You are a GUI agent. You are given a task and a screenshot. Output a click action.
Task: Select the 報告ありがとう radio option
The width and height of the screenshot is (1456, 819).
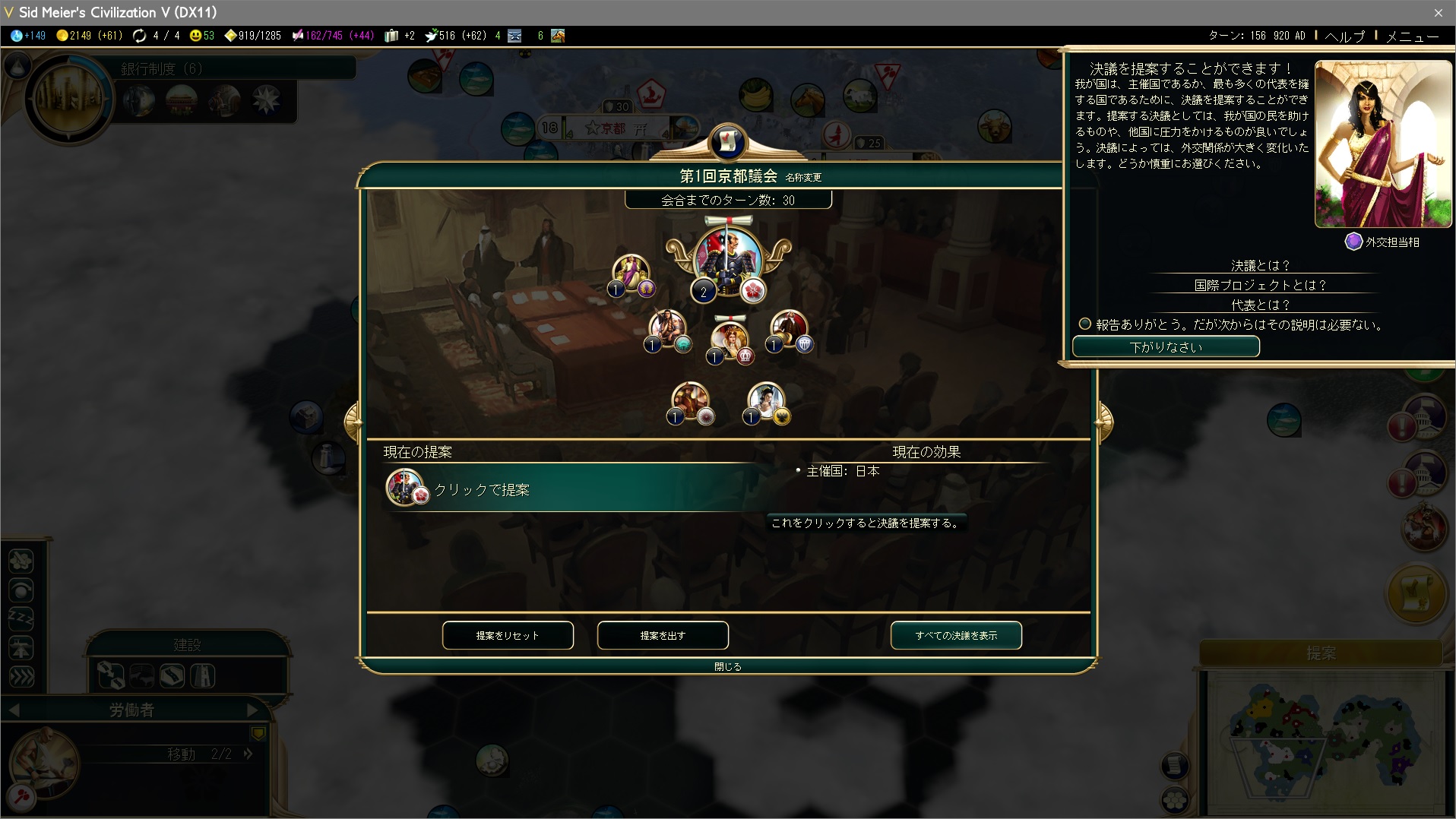coord(1085,324)
